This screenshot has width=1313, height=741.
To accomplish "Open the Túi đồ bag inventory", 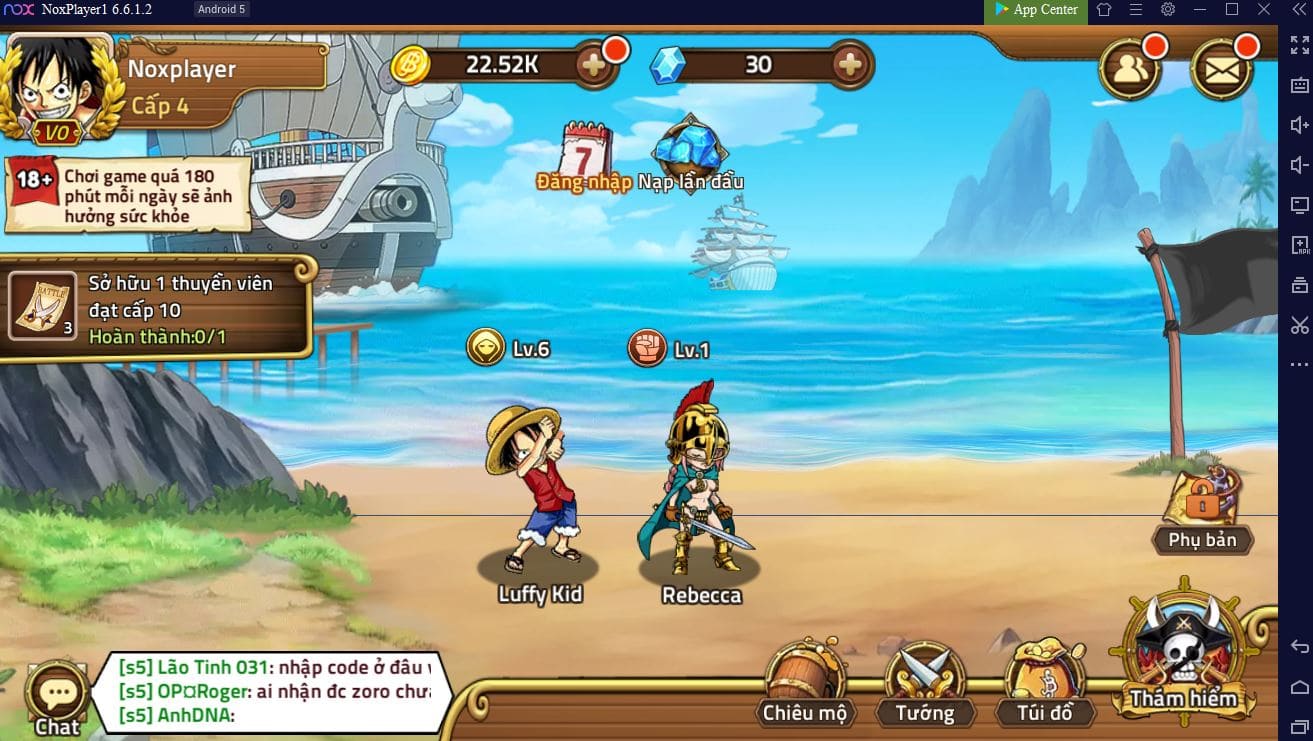I will [x=1044, y=685].
